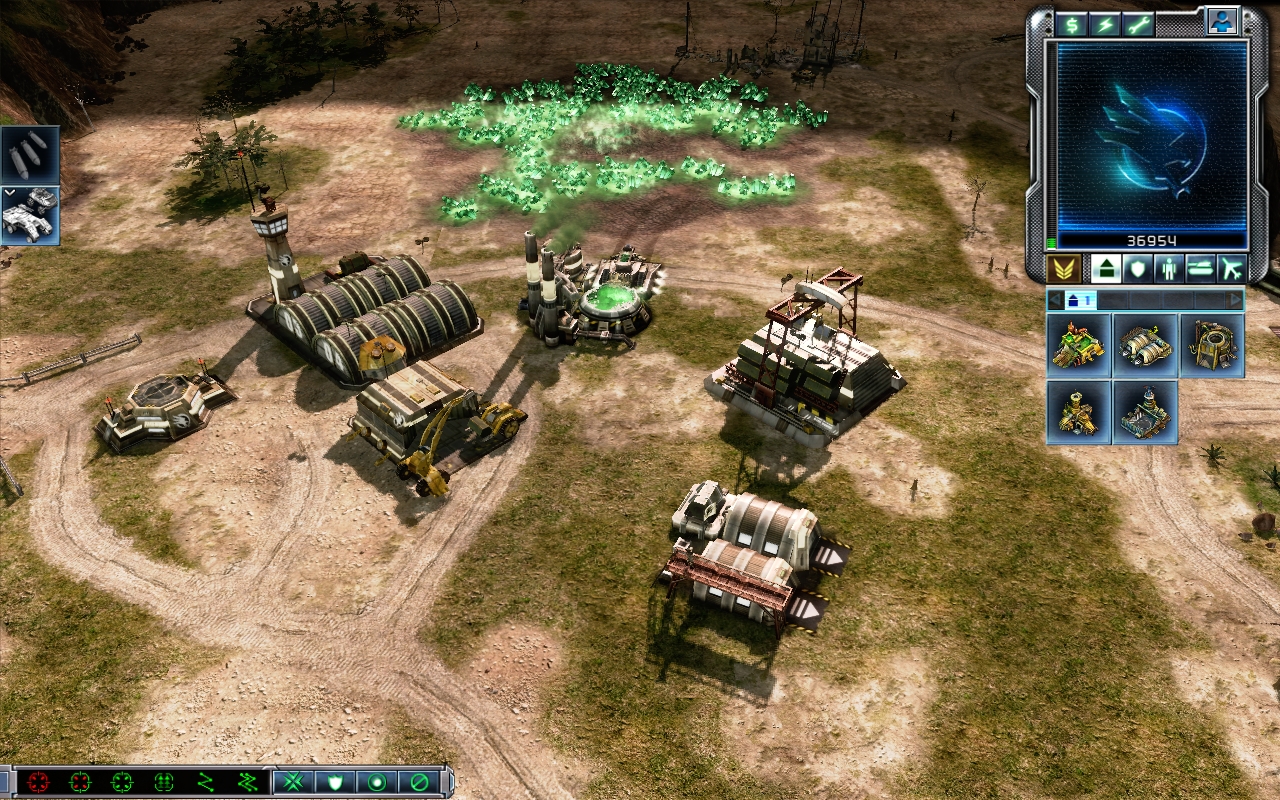
Task: Open the infantry production tab
Action: coord(1168,268)
